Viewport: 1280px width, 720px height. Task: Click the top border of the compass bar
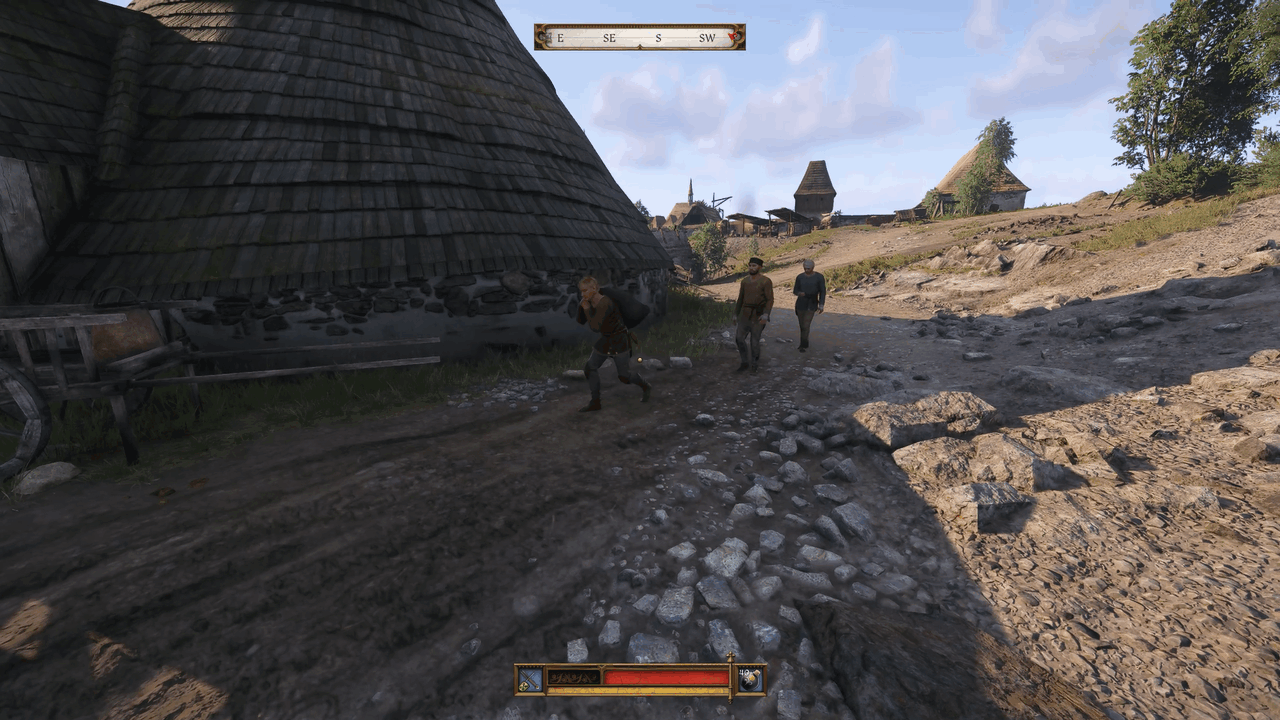(x=638, y=25)
